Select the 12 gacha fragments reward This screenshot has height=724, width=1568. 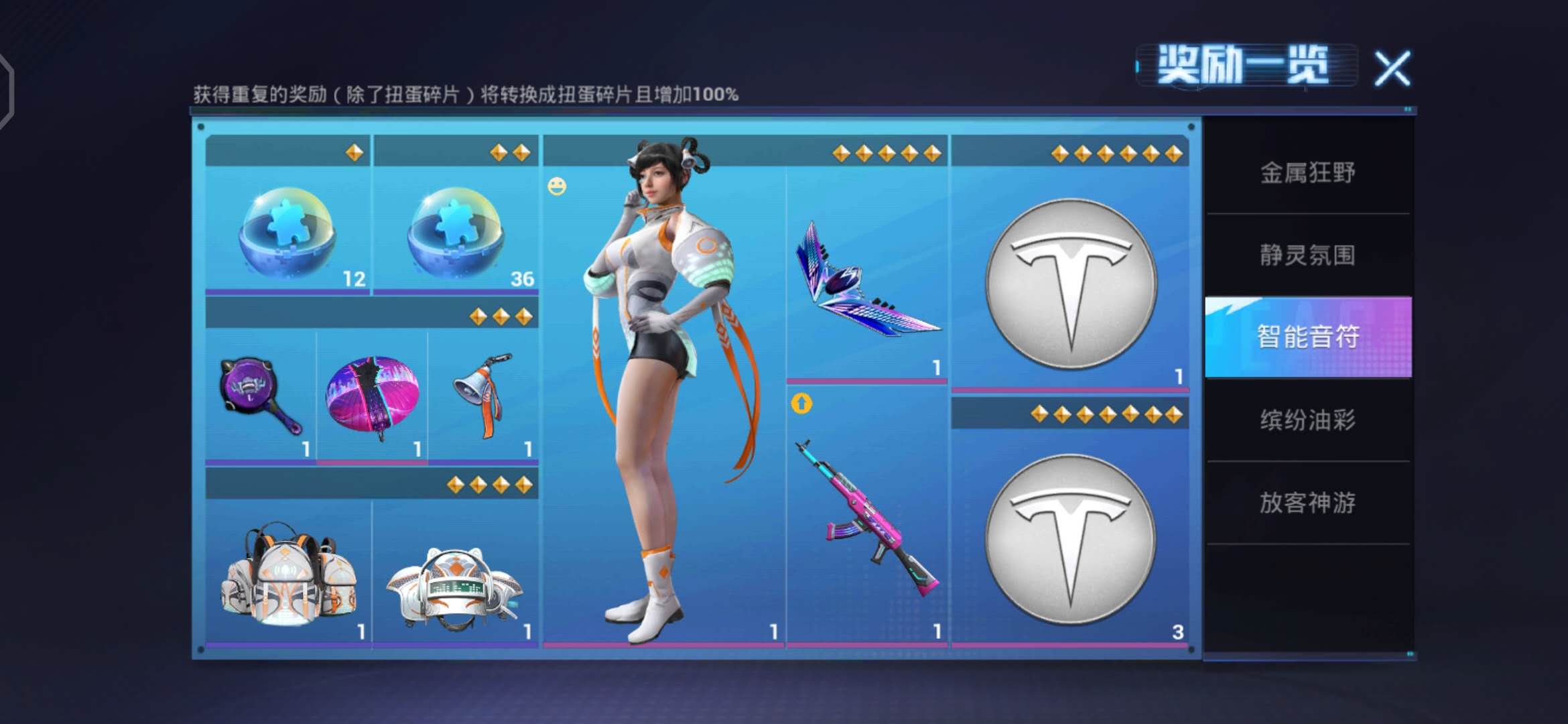pos(287,232)
